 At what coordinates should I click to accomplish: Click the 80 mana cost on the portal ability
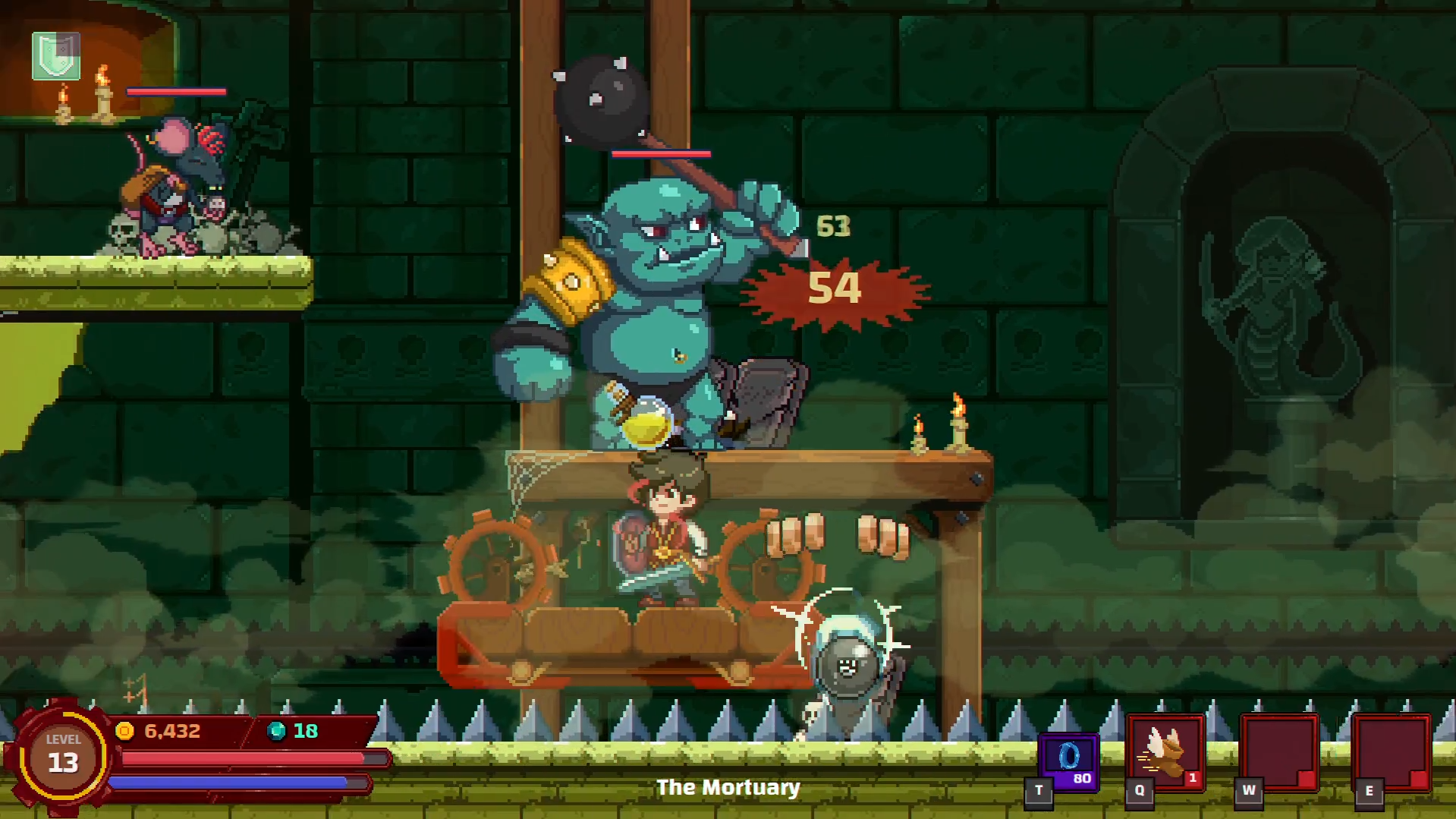1083,777
